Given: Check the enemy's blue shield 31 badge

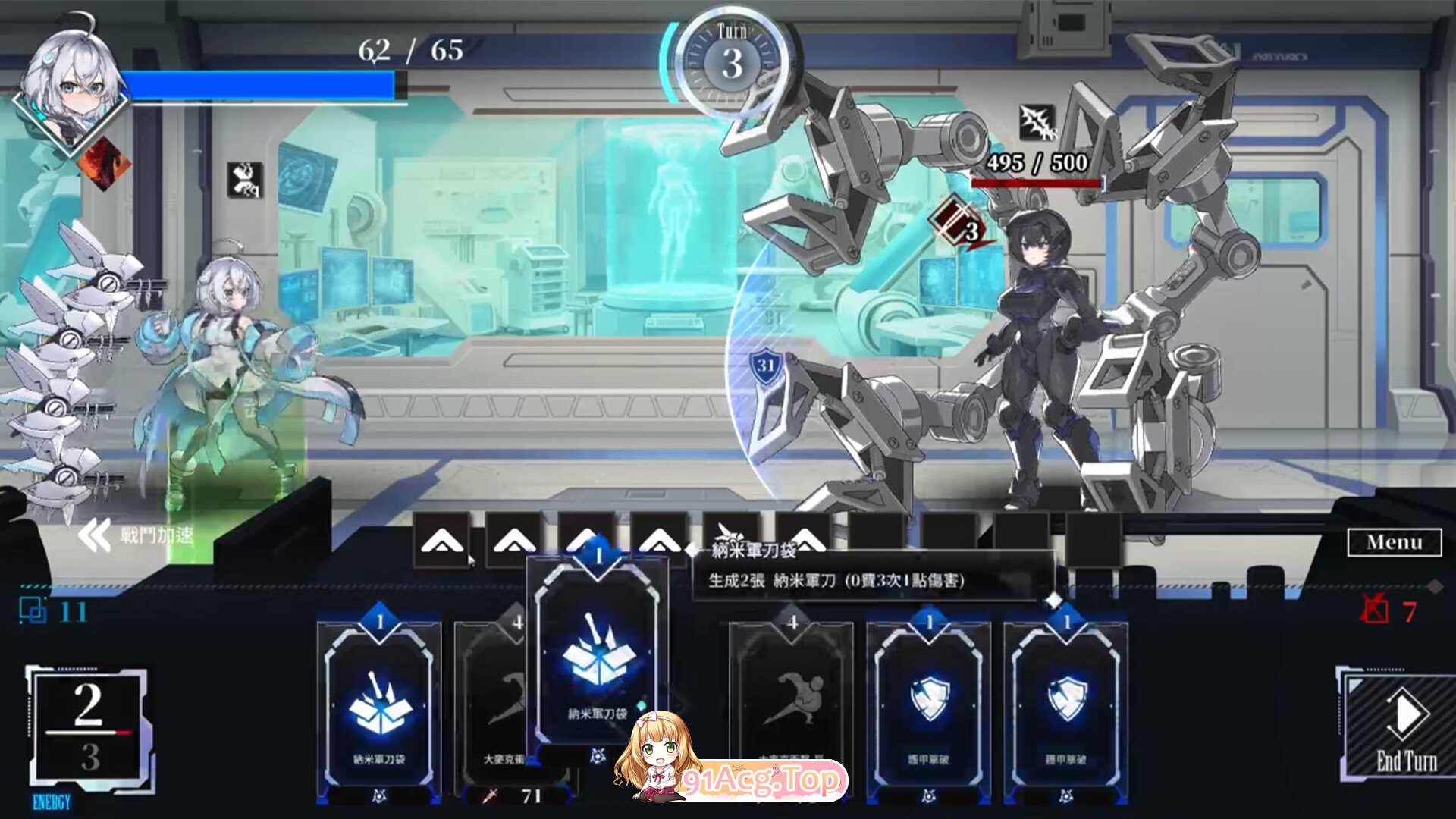Looking at the screenshot, I should click(x=766, y=367).
